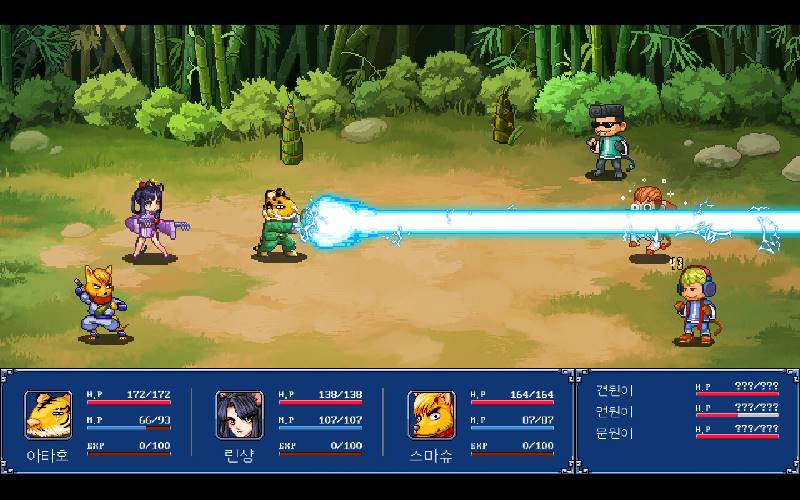This screenshot has height=500, width=800.
Task: Choose the 스마슈 name label
Action: (x=431, y=454)
